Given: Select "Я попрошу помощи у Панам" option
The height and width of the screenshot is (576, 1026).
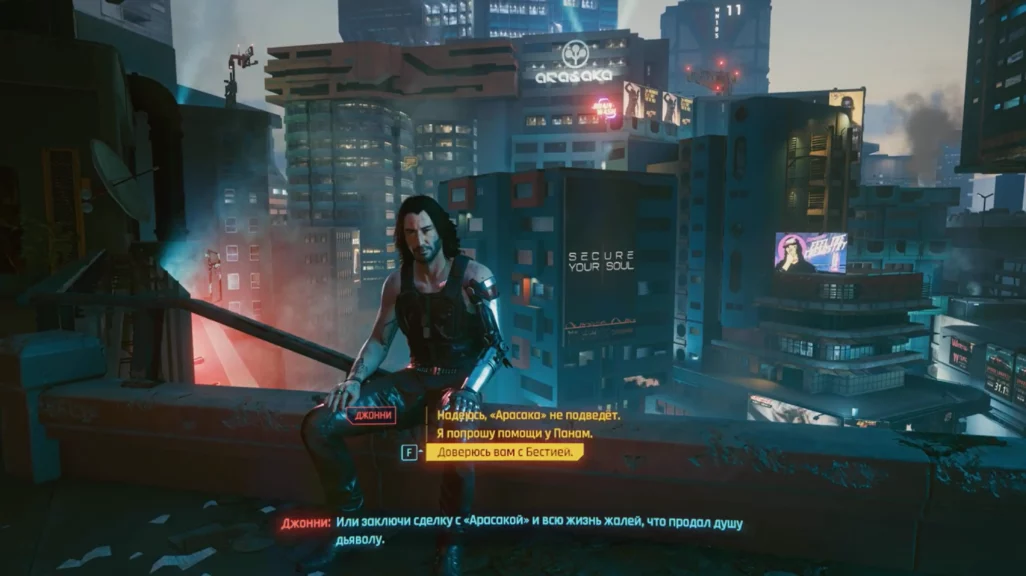Looking at the screenshot, I should click(x=514, y=433).
